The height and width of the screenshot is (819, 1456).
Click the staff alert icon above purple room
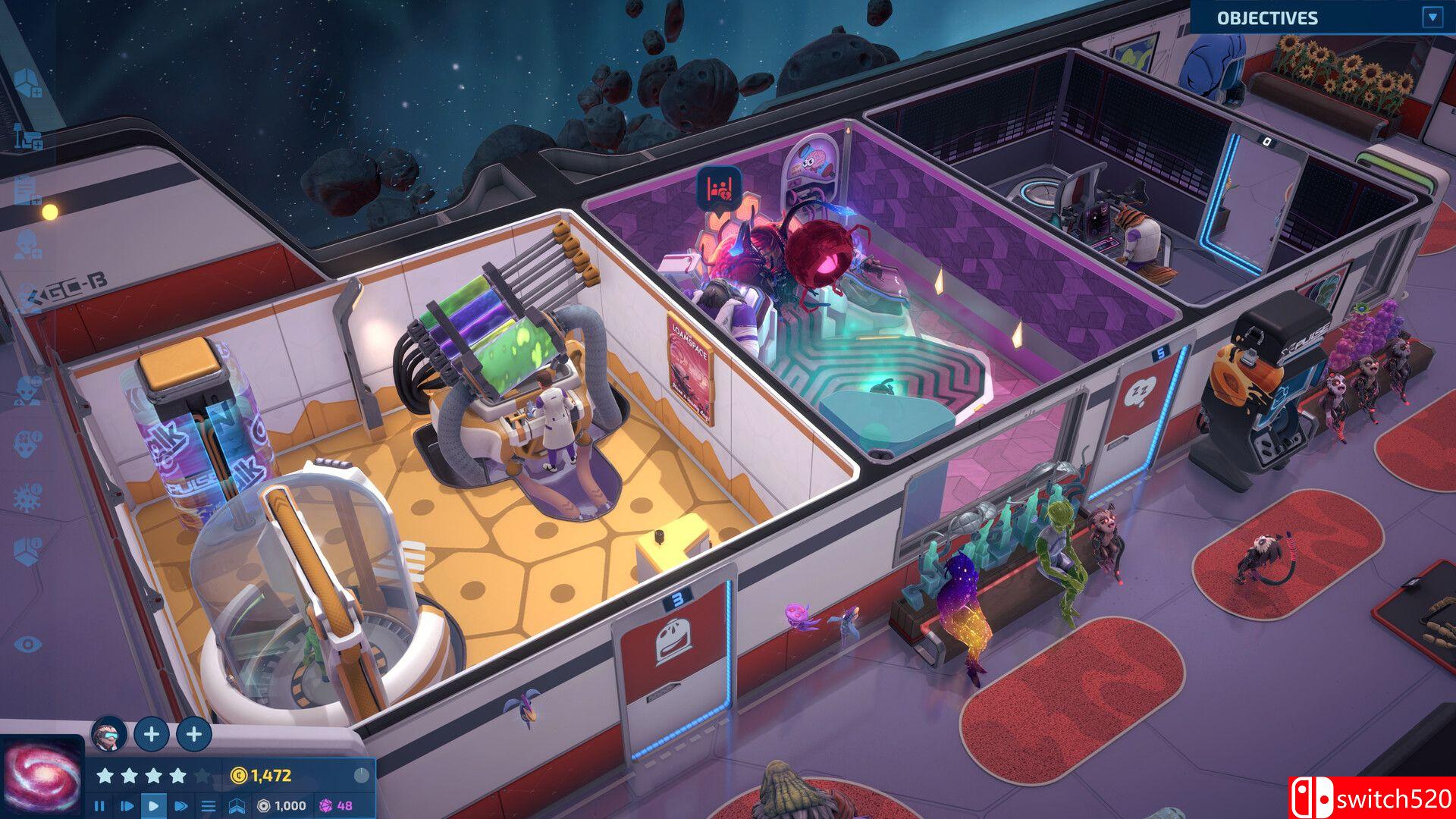click(718, 188)
